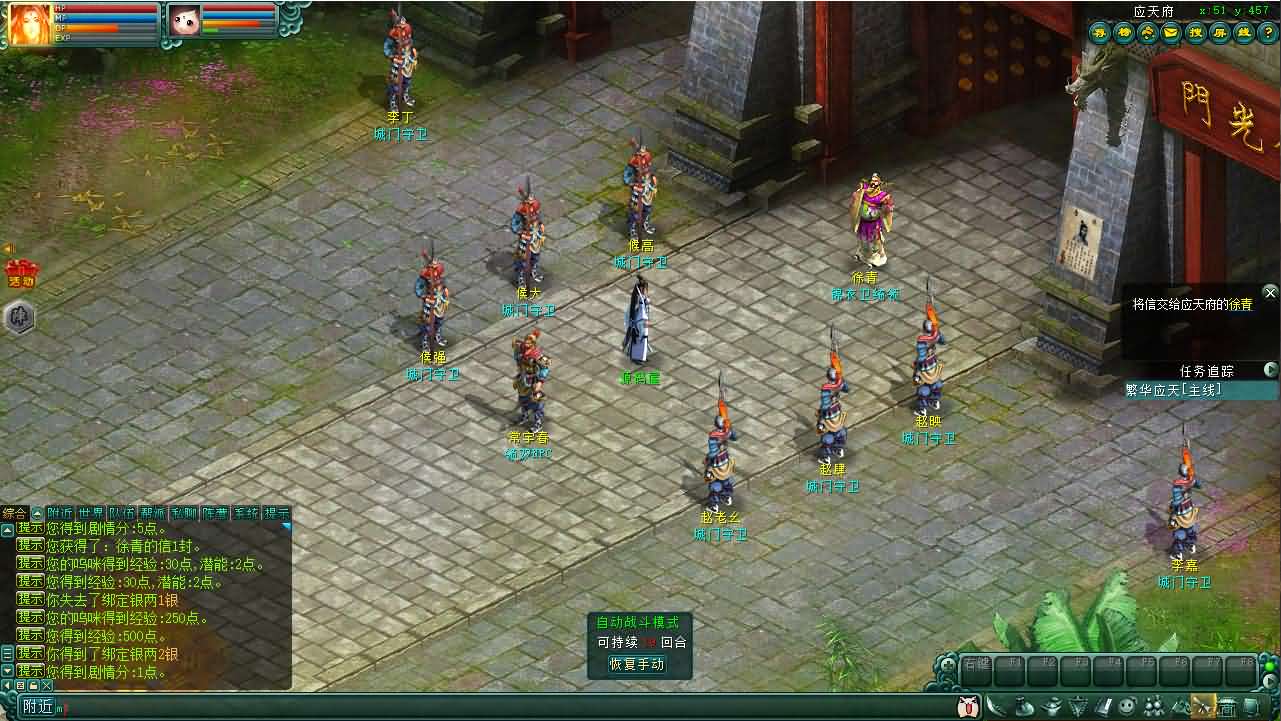The image size is (1281, 721).
Task: Open the mail envelope icon at top right
Action: (1169, 32)
